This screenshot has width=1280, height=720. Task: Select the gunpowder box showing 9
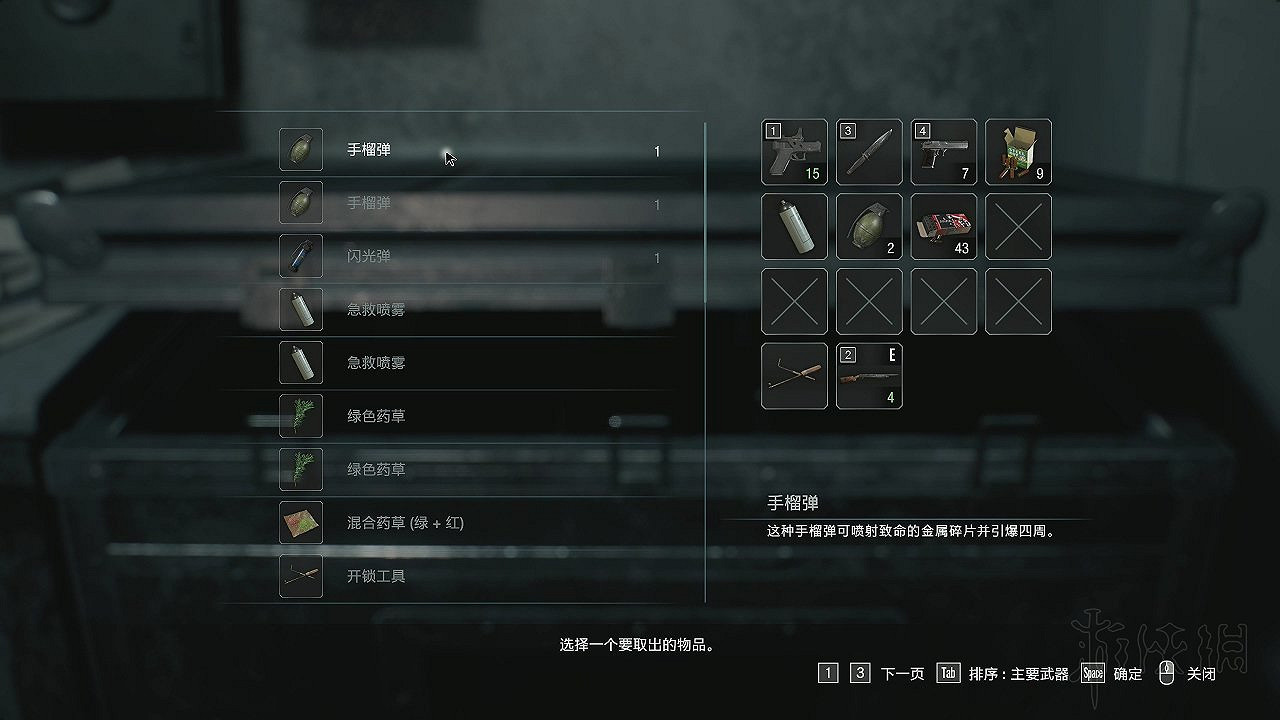pyautogui.click(x=1017, y=152)
